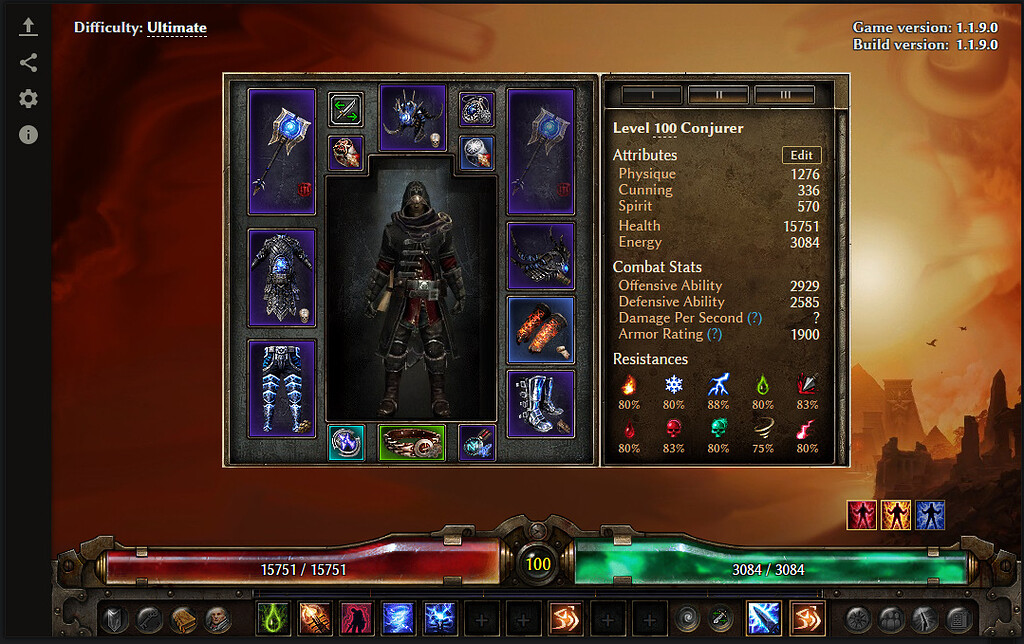This screenshot has height=644, width=1024.
Task: Click the upload icon in sidebar
Action: coord(28,28)
